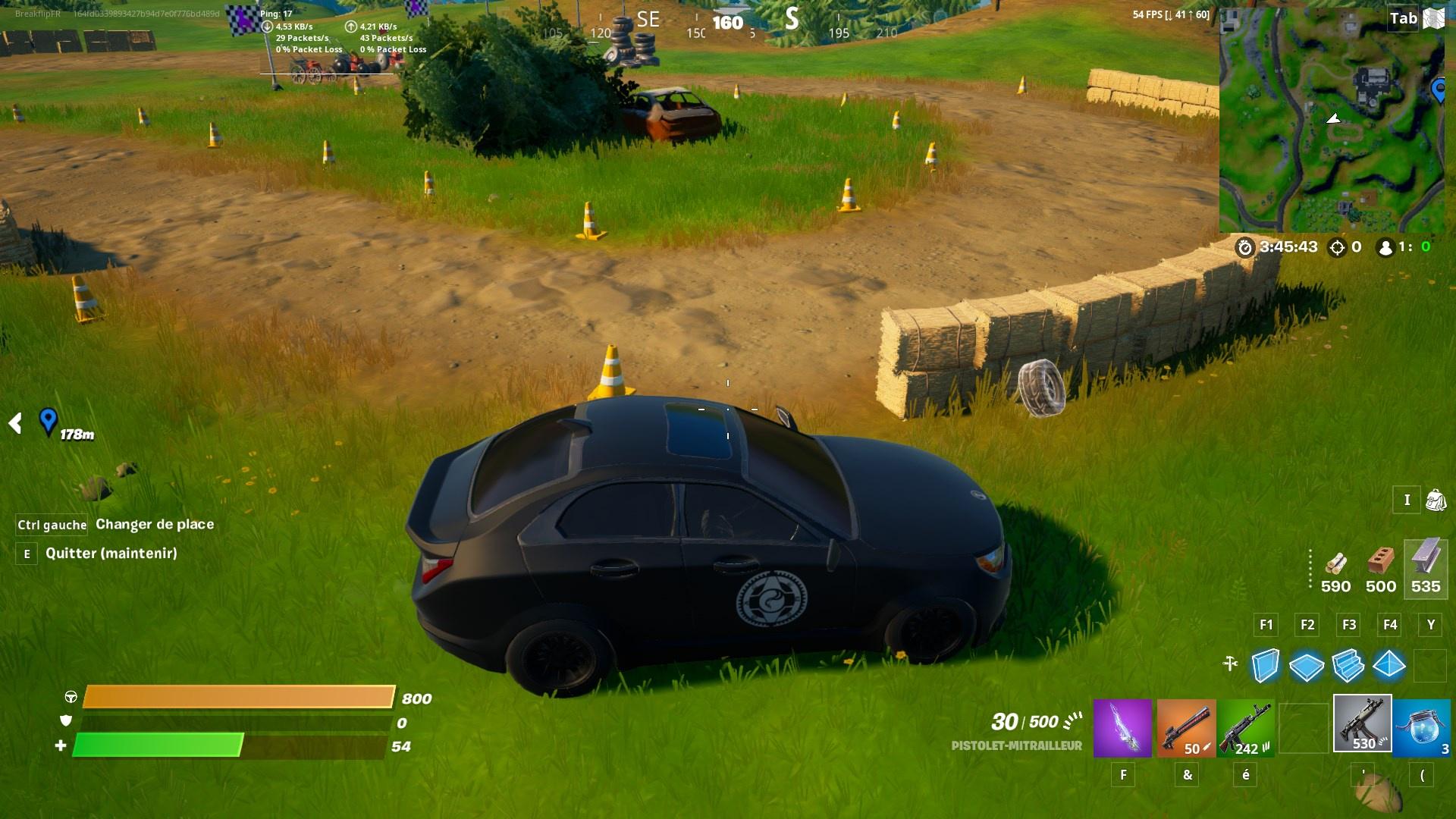Viewport: 1456px width, 819px height.
Task: Click Changer de place to switch seats
Action: point(154,524)
